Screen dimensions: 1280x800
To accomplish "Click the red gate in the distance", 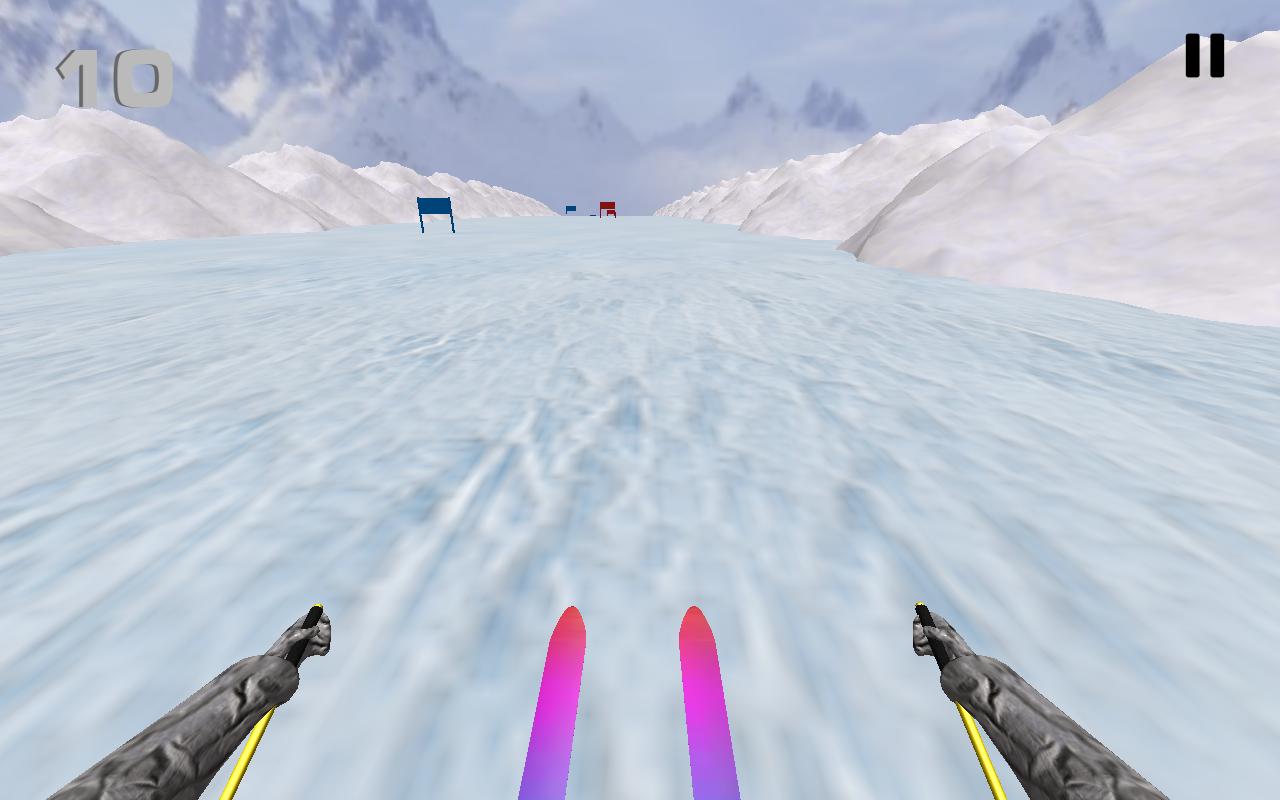I will [607, 207].
